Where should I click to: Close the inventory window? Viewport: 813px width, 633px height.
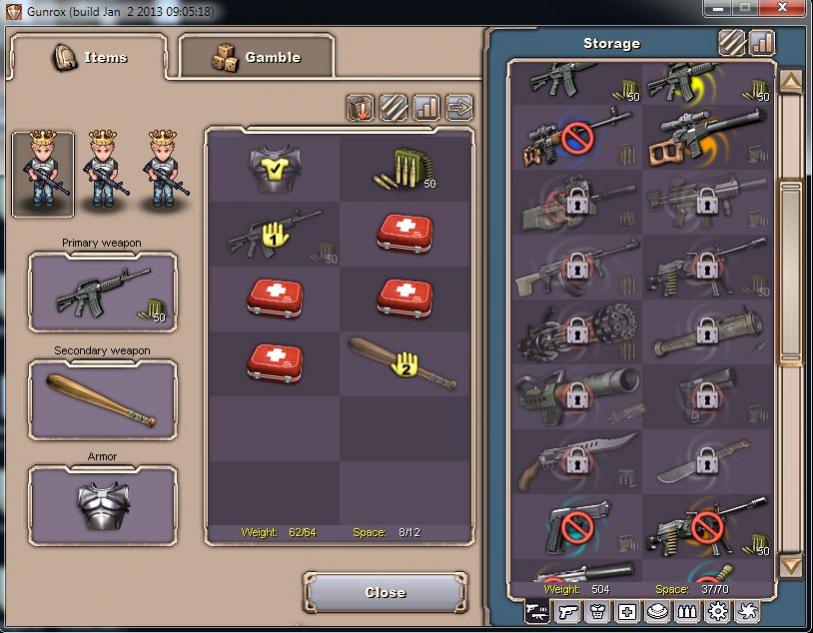pyautogui.click(x=385, y=592)
